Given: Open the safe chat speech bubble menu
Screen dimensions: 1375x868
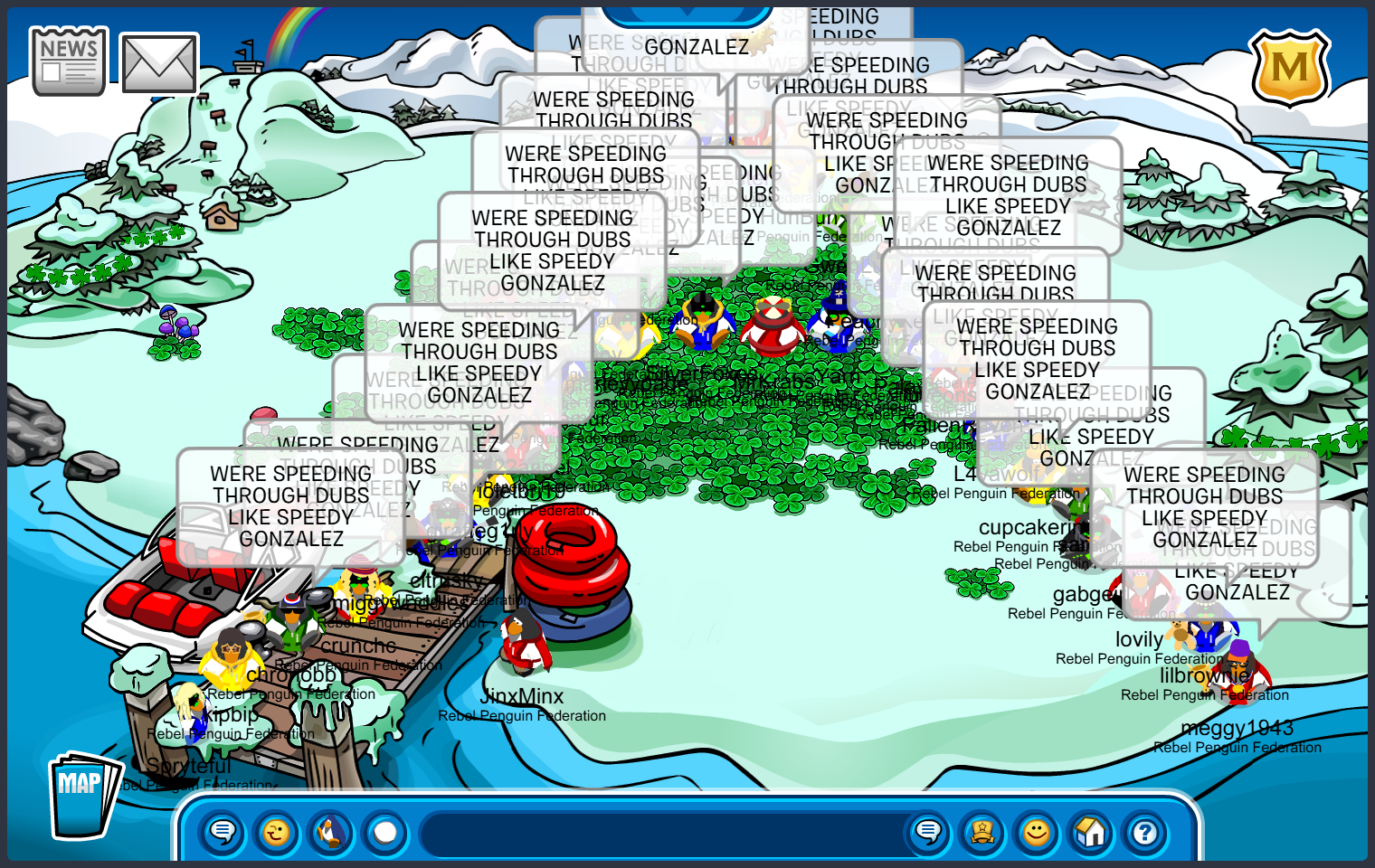Looking at the screenshot, I should [x=223, y=831].
